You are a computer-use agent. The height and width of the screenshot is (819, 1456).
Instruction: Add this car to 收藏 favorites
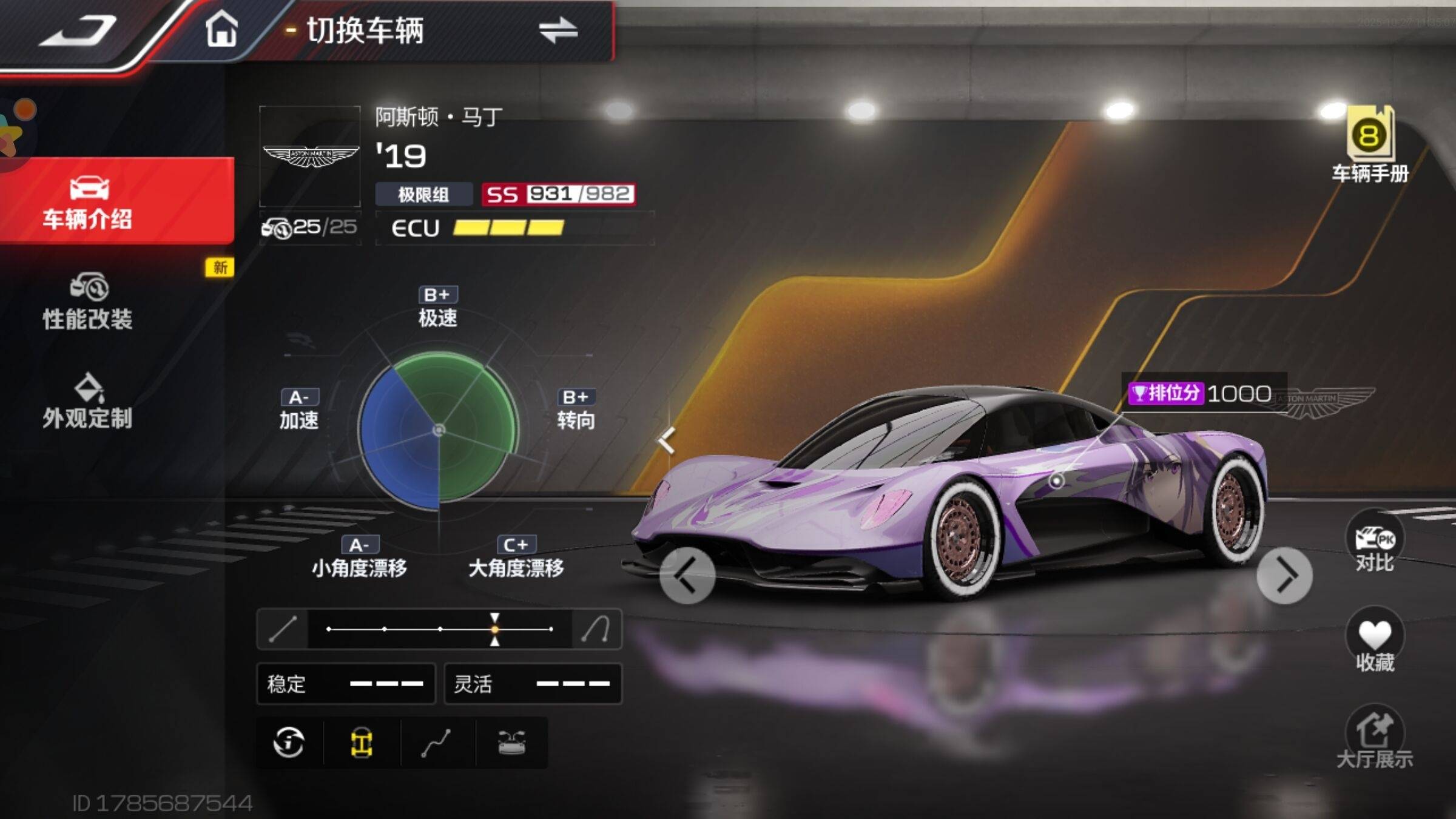[1375, 642]
